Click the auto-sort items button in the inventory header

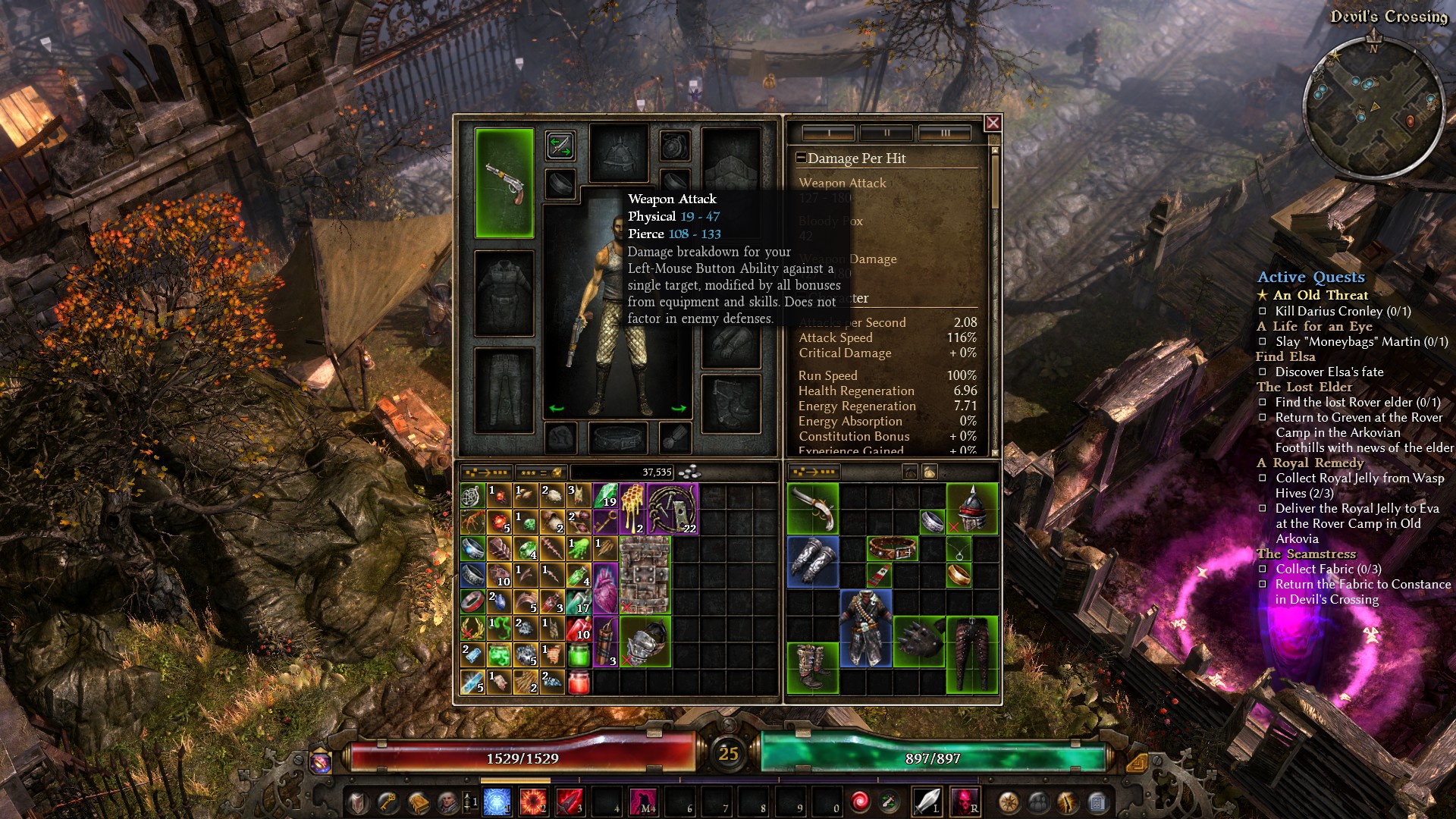pos(487,472)
